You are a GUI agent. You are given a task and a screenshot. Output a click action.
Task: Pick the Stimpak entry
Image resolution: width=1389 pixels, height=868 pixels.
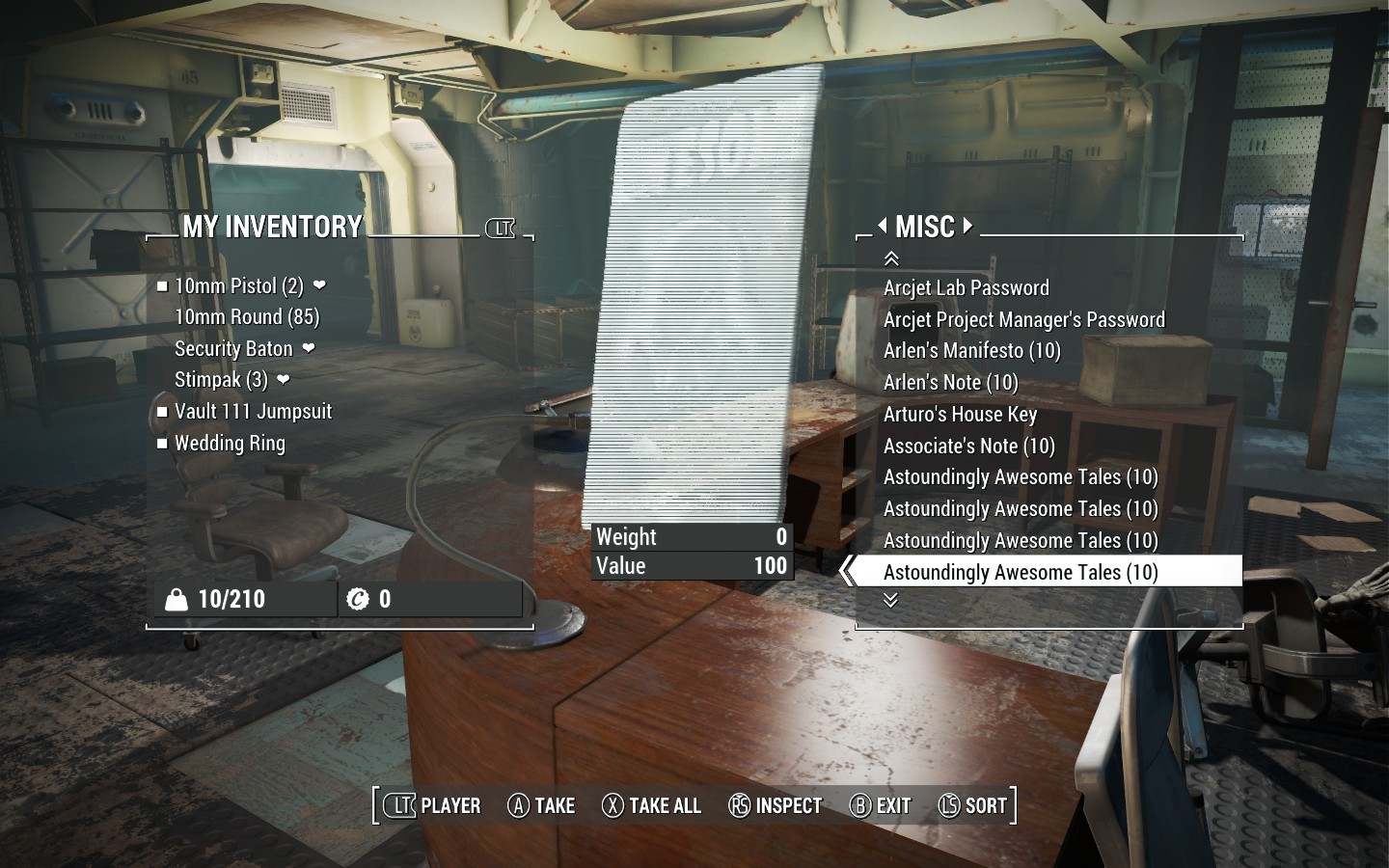click(221, 380)
